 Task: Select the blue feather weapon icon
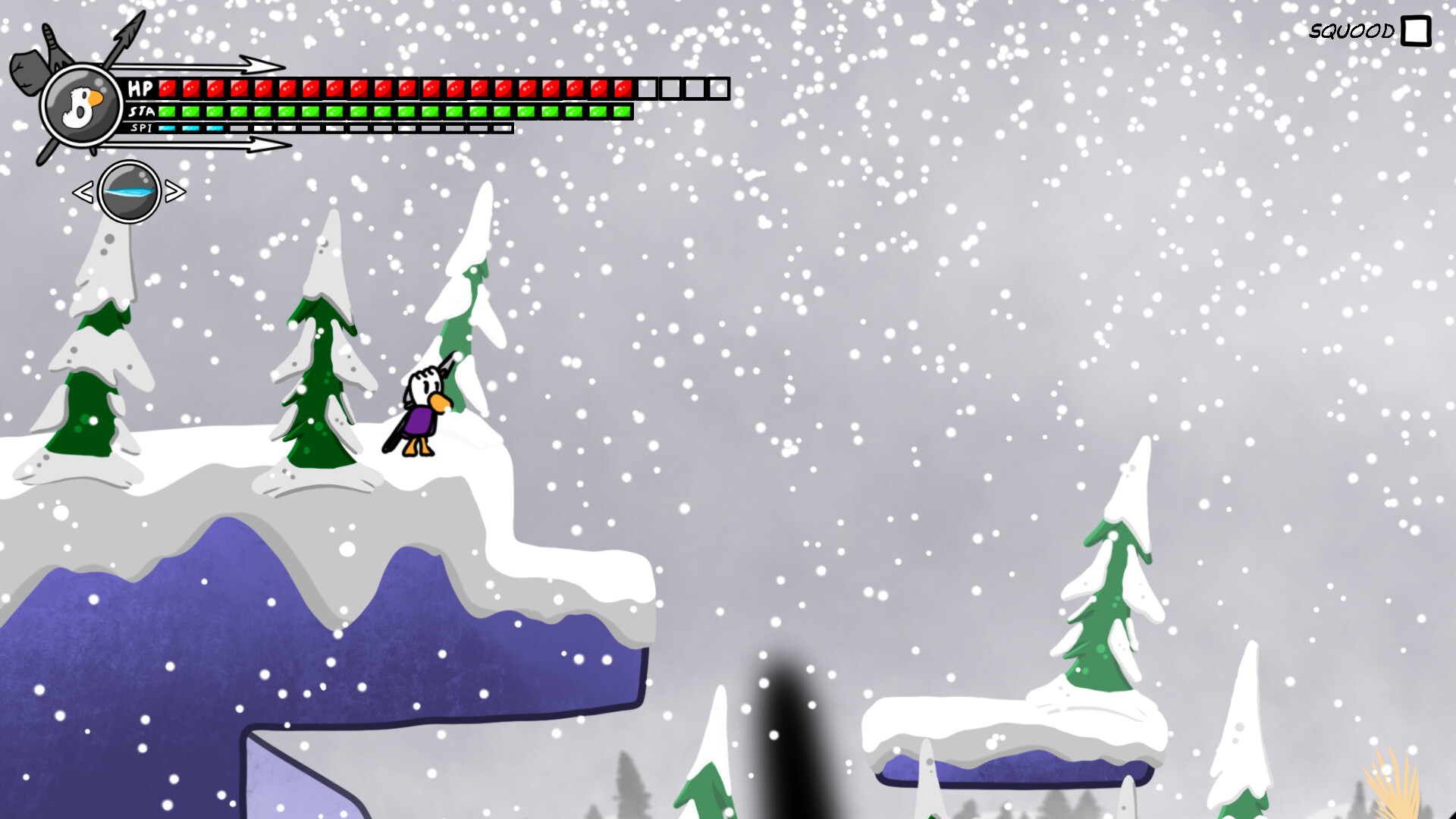click(x=129, y=193)
